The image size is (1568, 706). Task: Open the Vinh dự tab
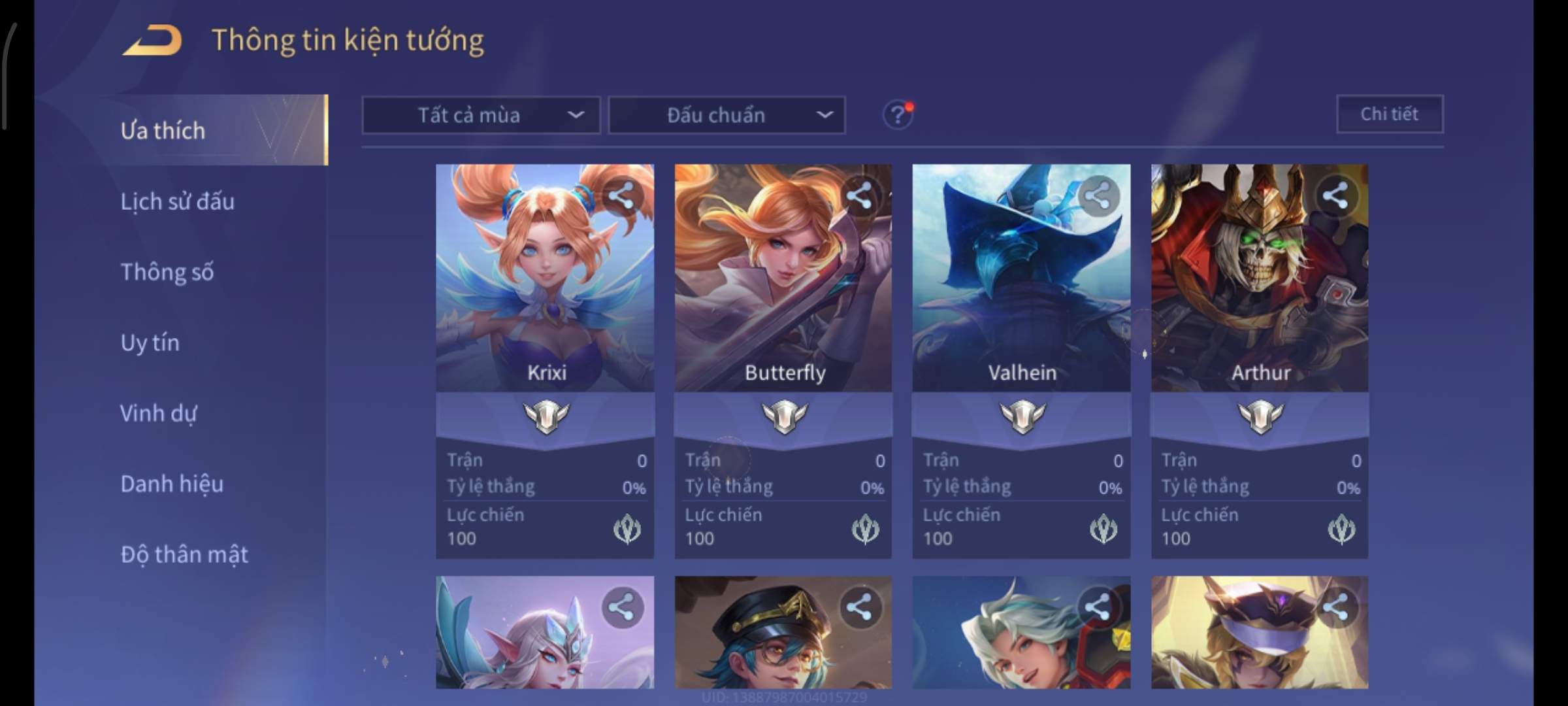tap(158, 413)
